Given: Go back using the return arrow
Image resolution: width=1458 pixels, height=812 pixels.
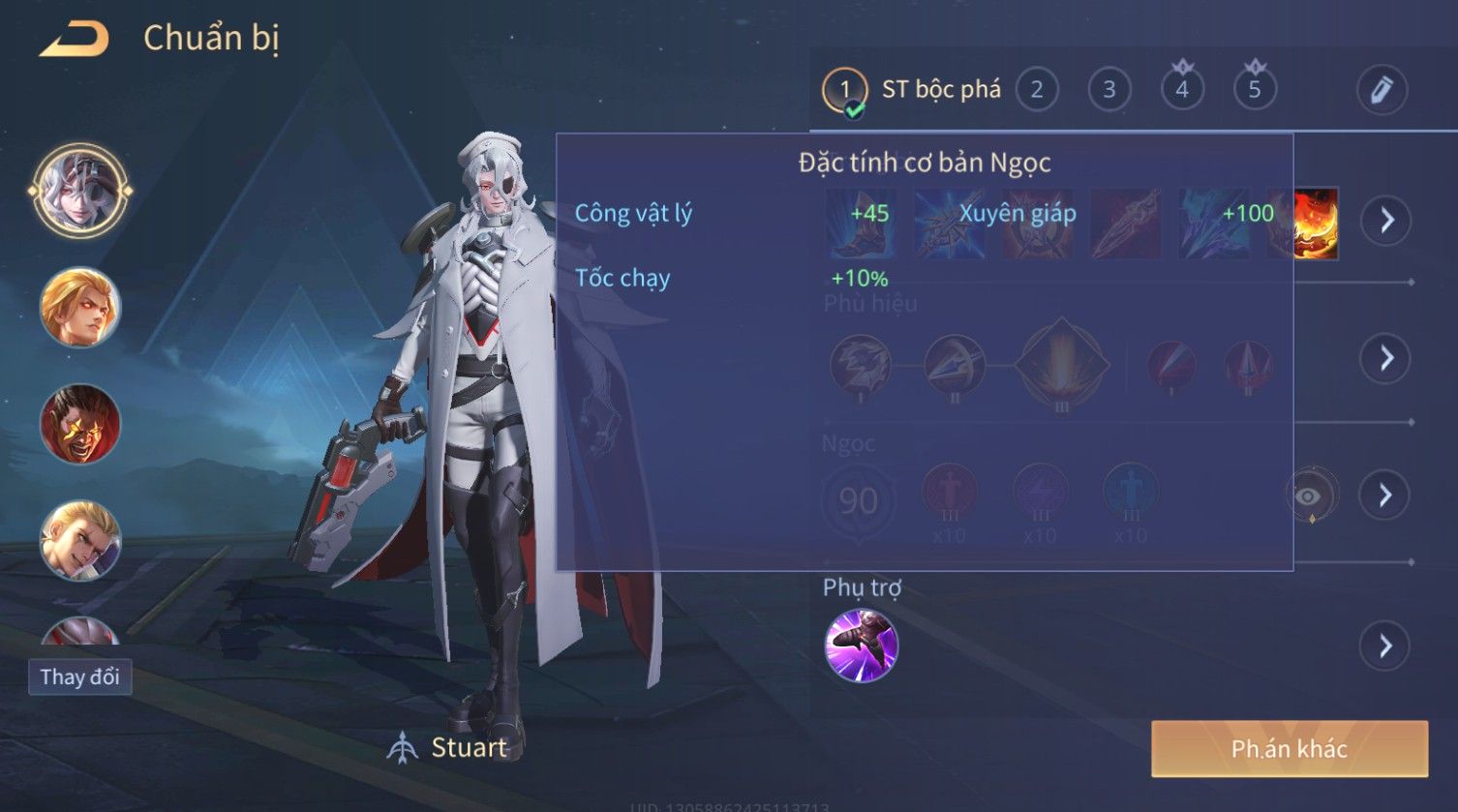Looking at the screenshot, I should pyautogui.click(x=74, y=39).
